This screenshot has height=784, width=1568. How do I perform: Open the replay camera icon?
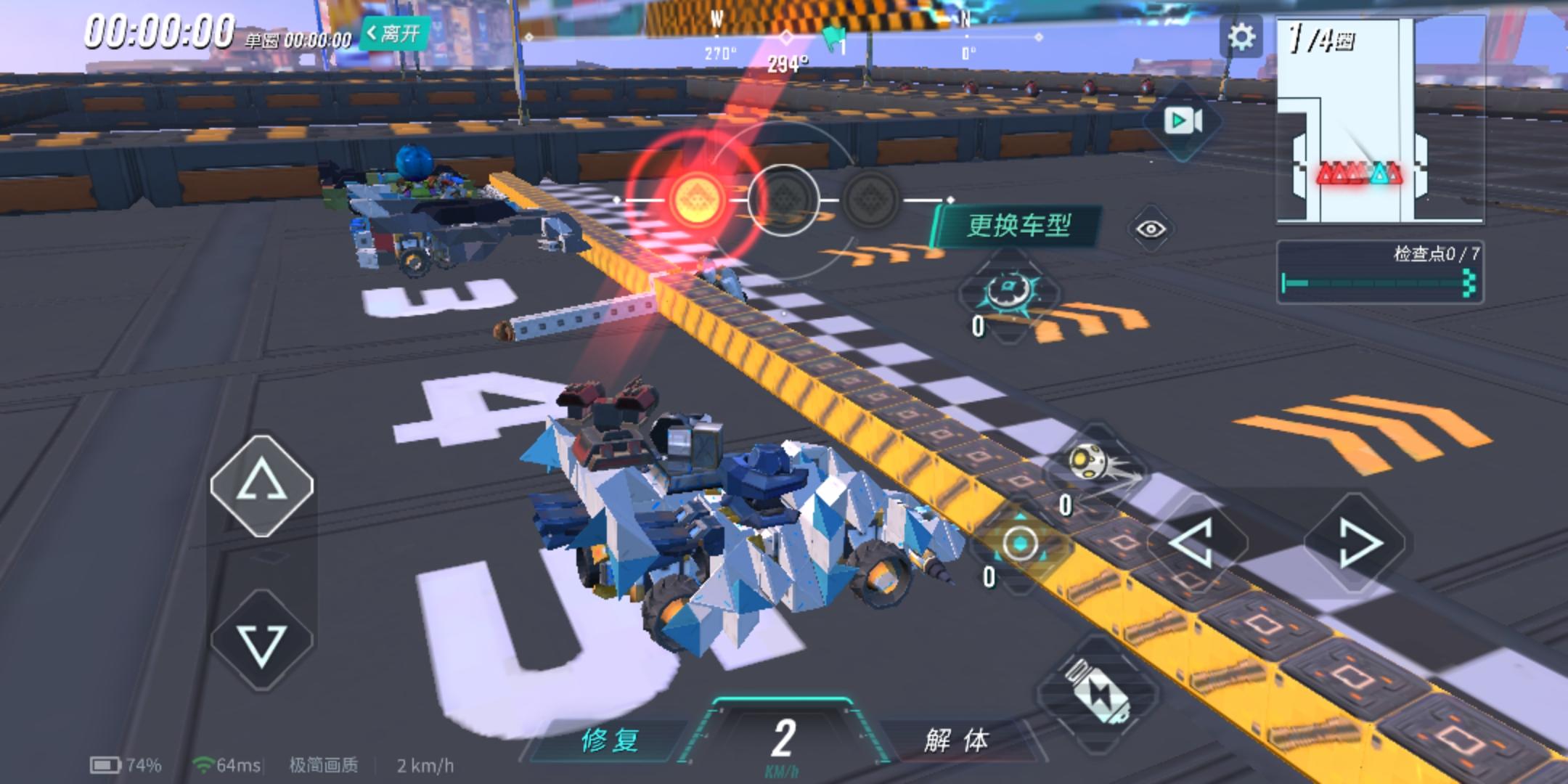coord(1185,118)
